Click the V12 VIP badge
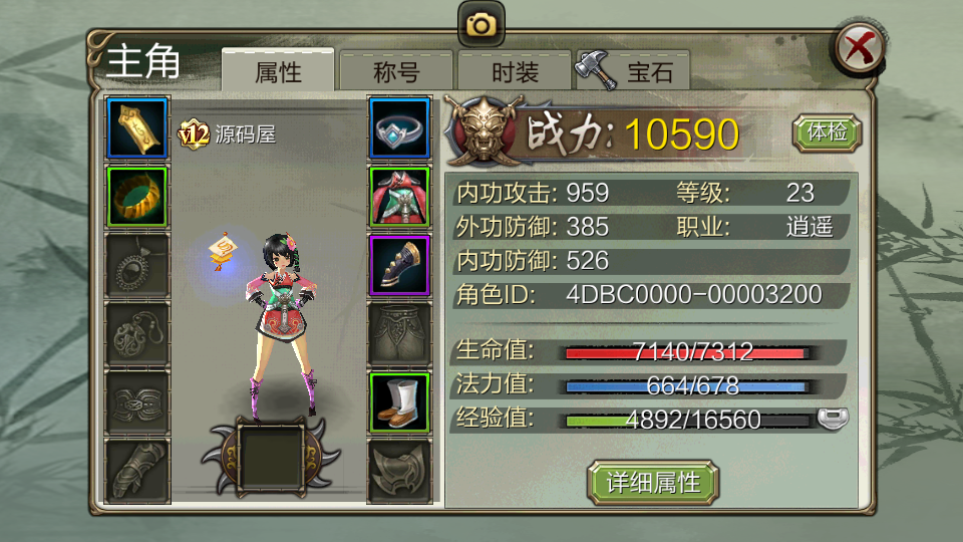 tap(193, 134)
